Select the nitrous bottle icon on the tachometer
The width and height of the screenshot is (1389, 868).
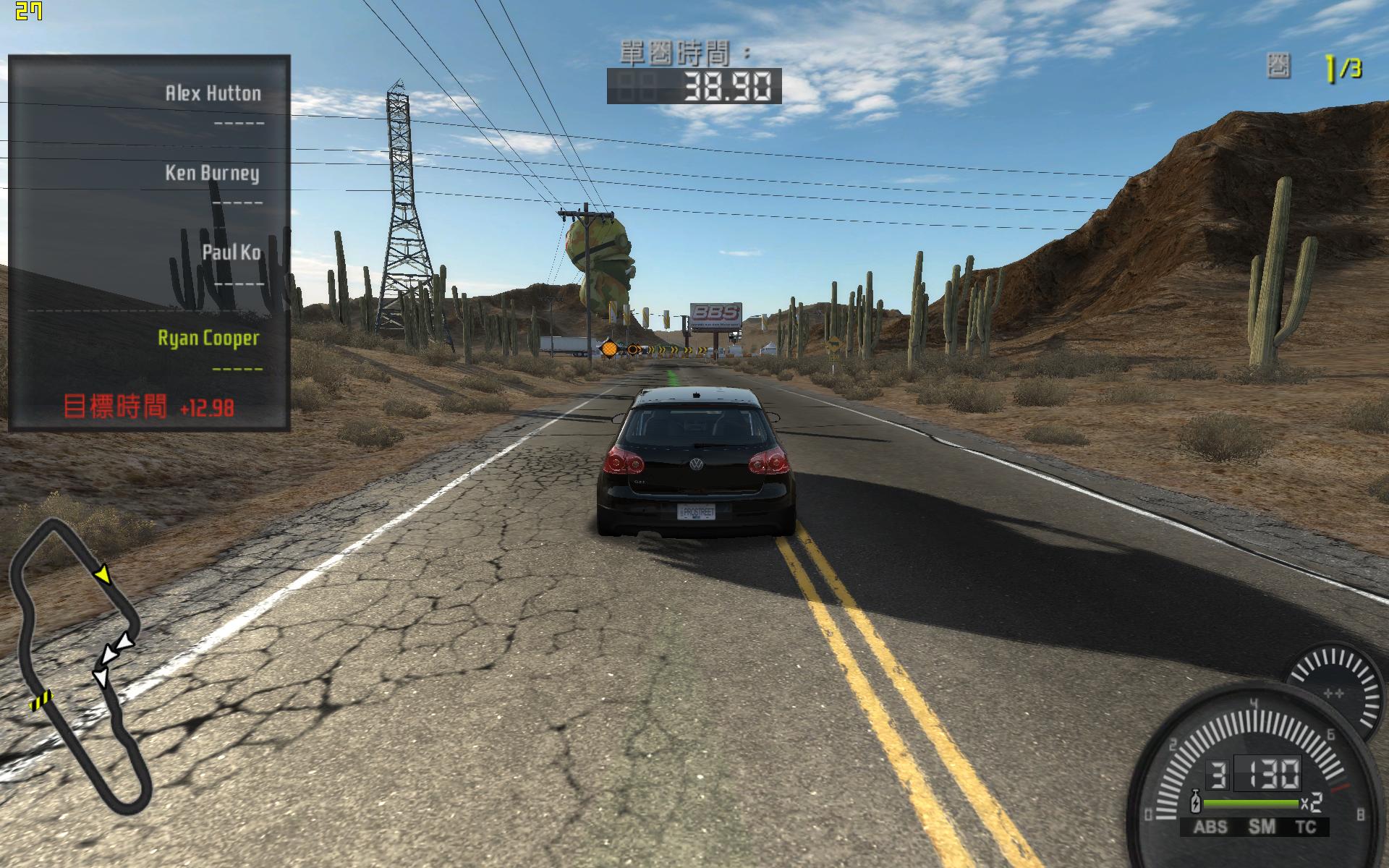pos(1195,801)
